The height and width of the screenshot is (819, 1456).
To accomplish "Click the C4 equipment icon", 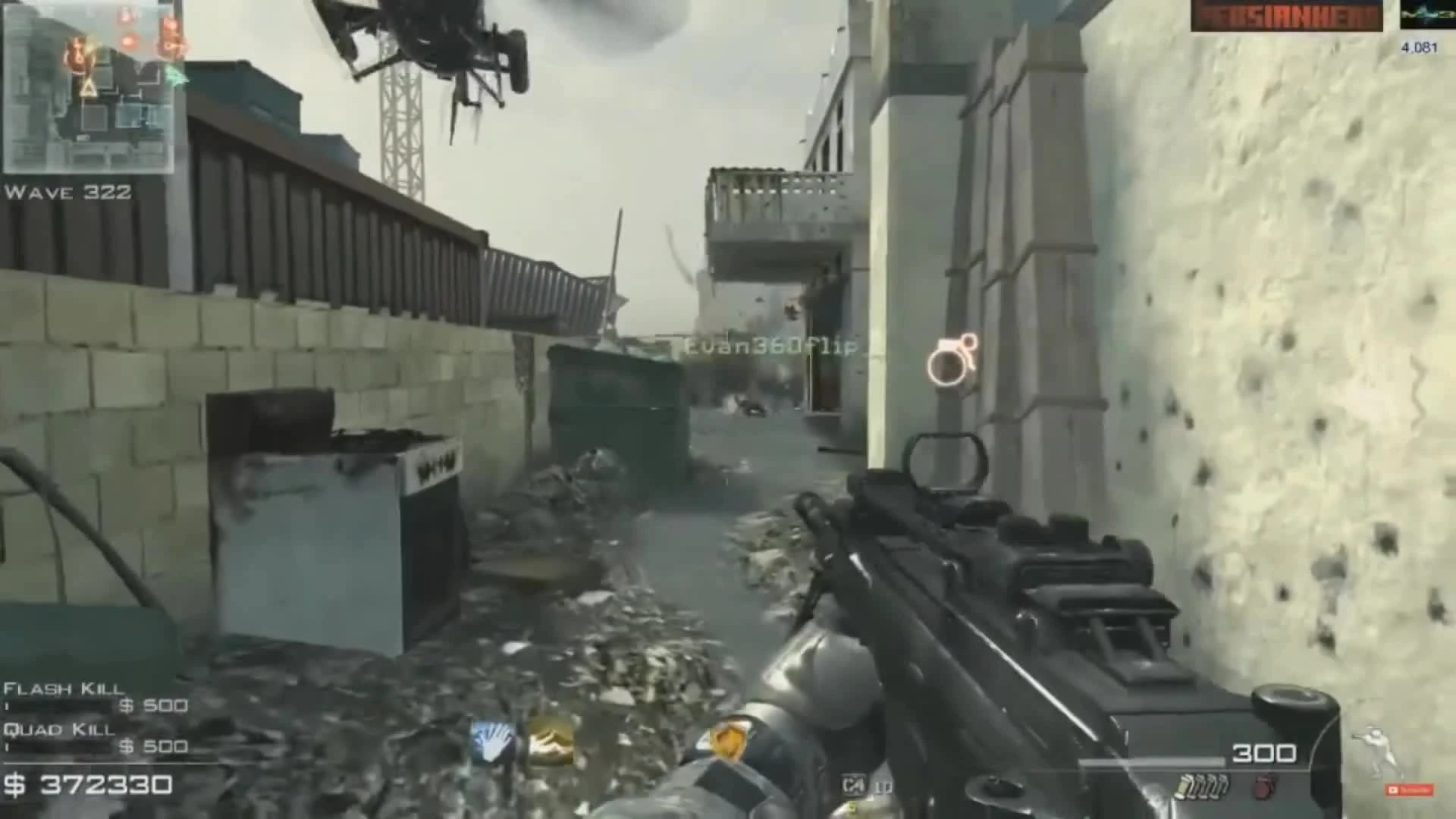I will (x=853, y=785).
